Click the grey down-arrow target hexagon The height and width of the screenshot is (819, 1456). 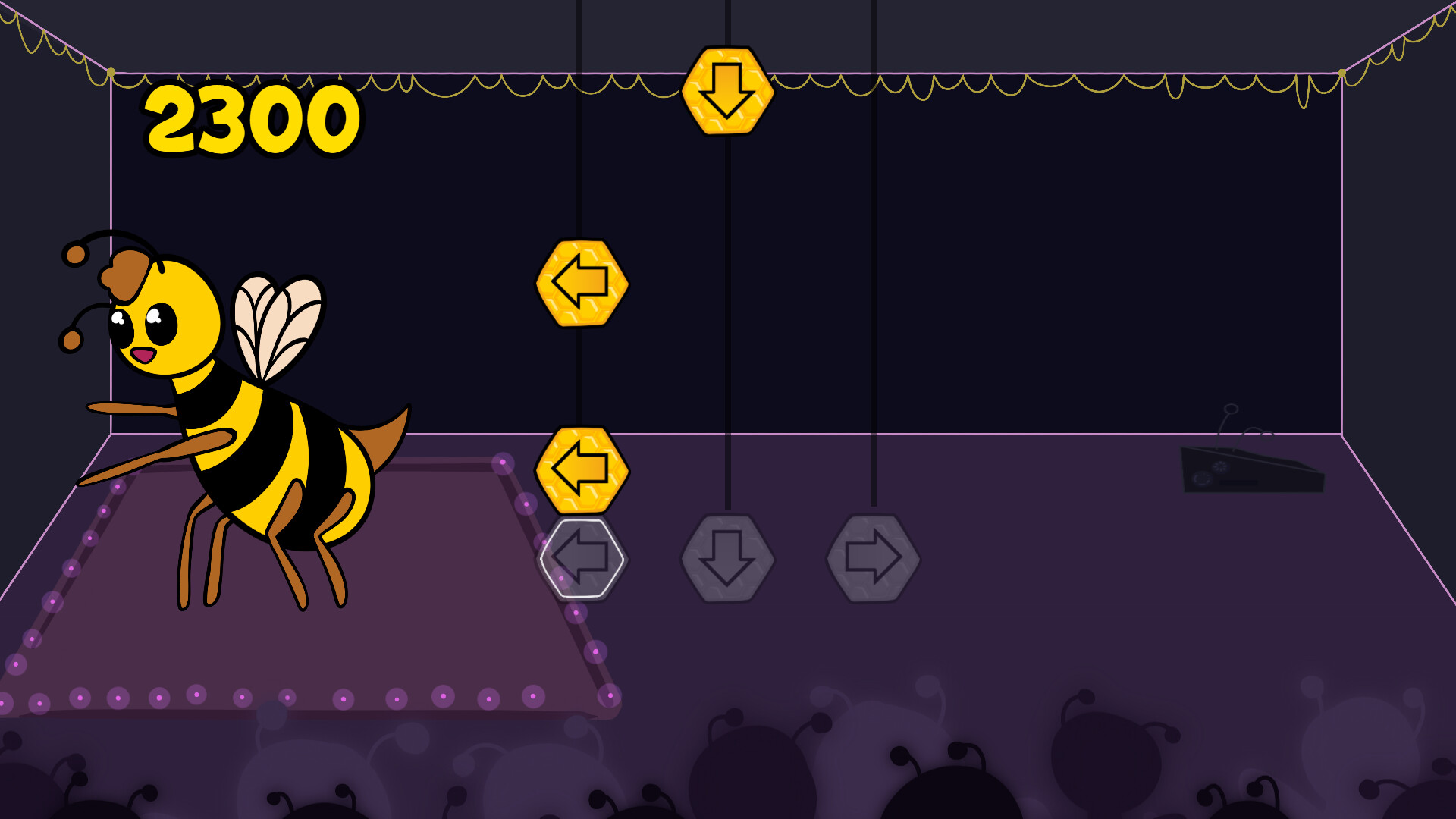[728, 557]
